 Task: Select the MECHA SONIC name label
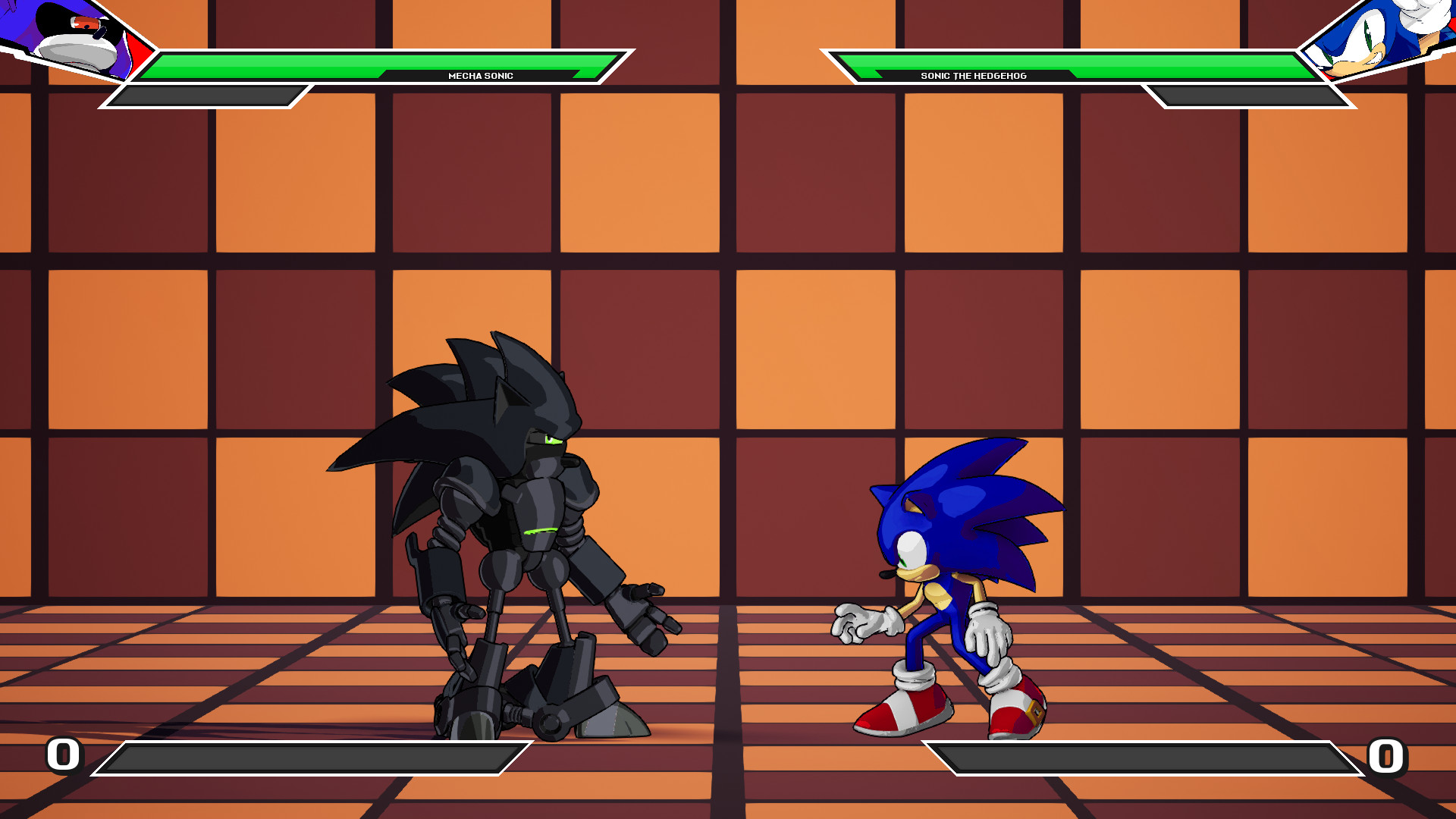(481, 75)
